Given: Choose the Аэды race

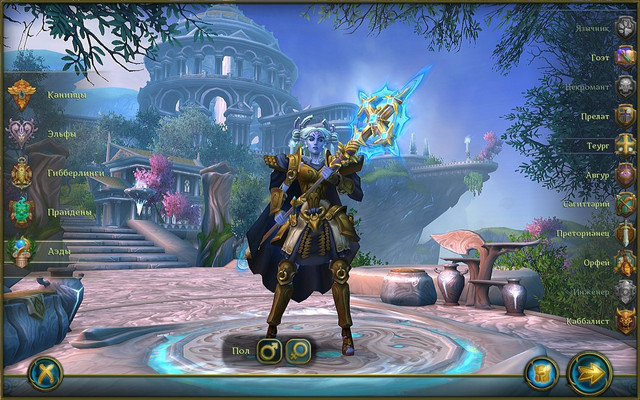Looking at the screenshot, I should [22, 251].
